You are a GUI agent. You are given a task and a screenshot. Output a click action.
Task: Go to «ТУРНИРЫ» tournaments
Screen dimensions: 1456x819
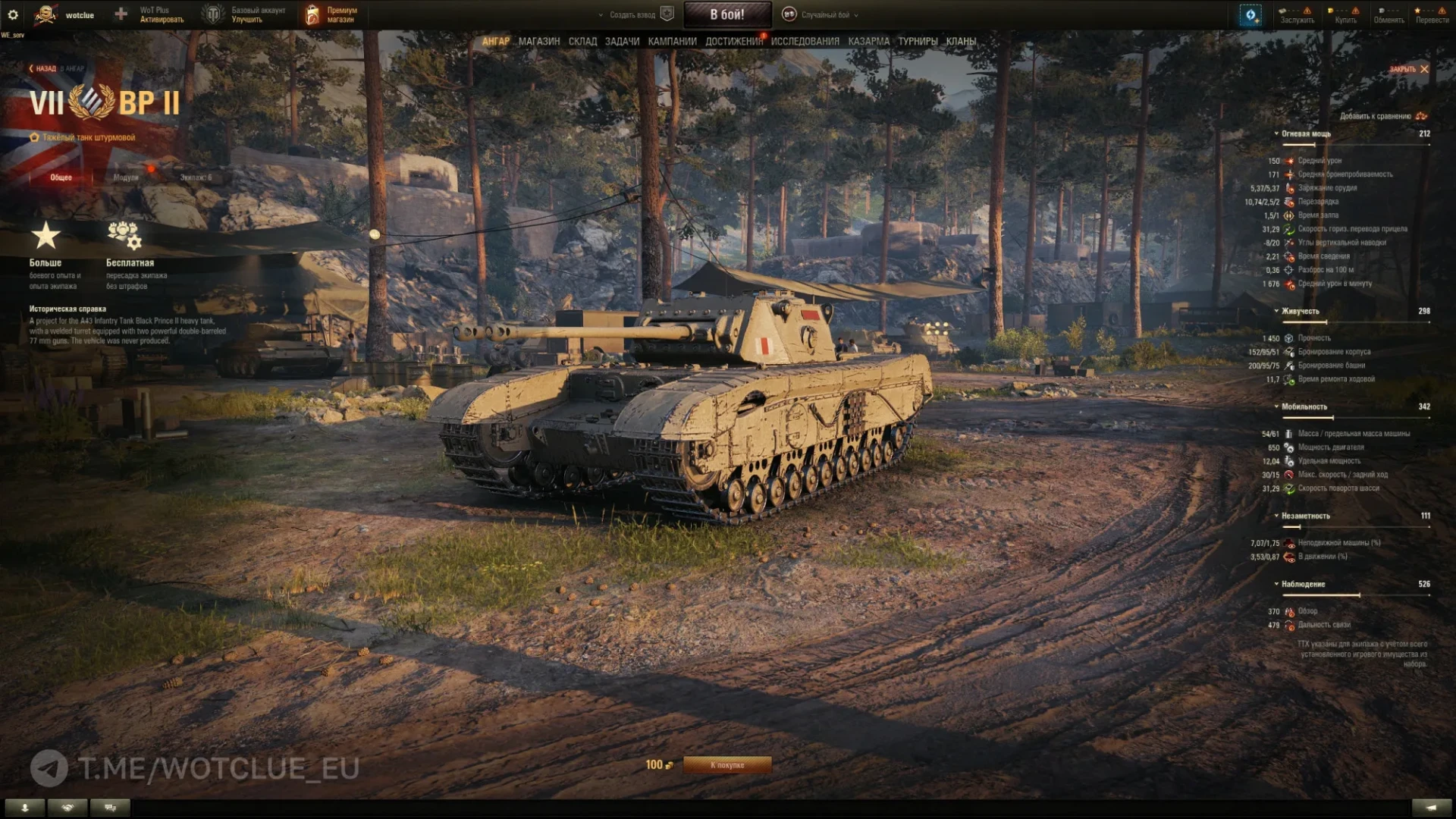[918, 41]
